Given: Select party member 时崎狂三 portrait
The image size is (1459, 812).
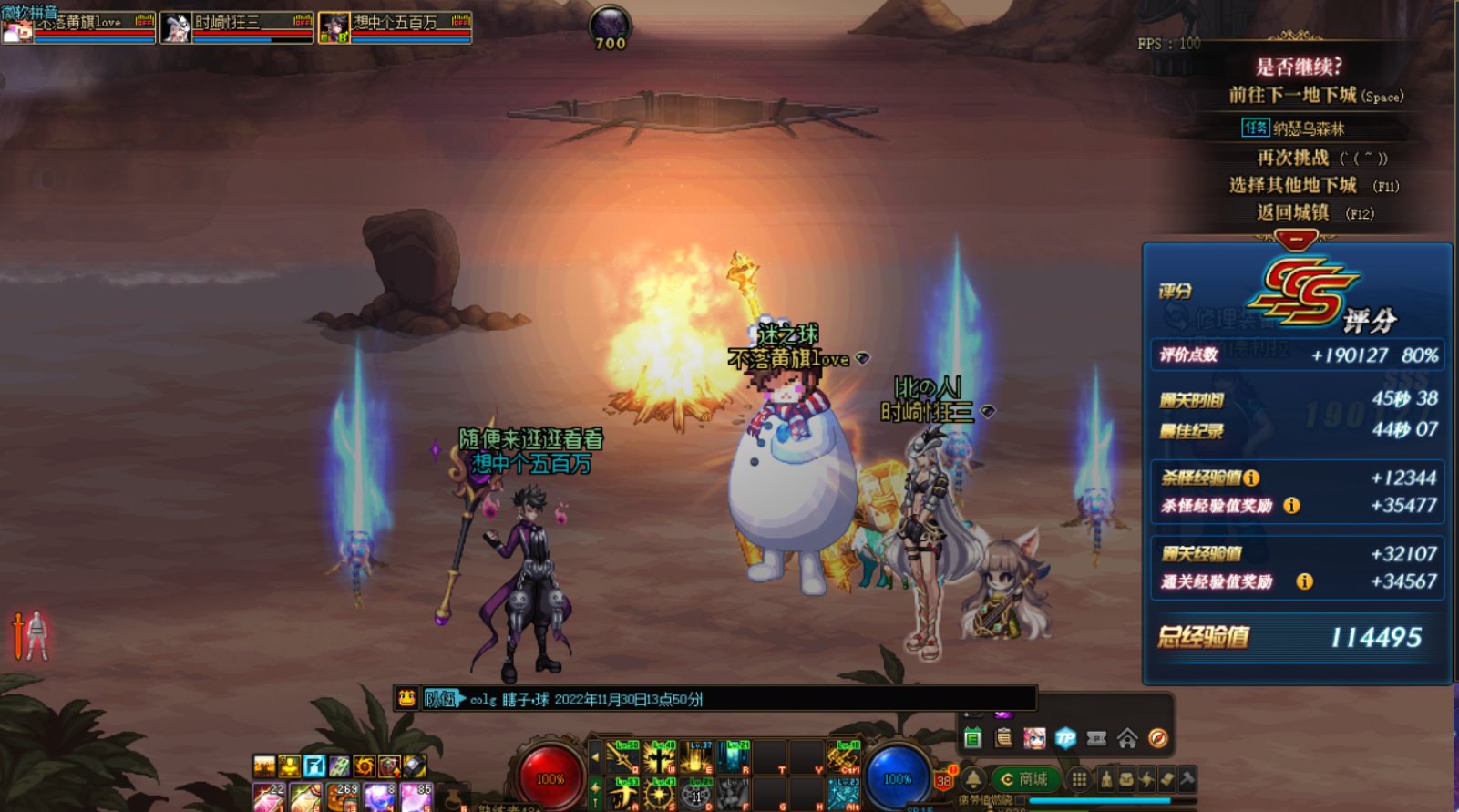Looking at the screenshot, I should click(177, 28).
